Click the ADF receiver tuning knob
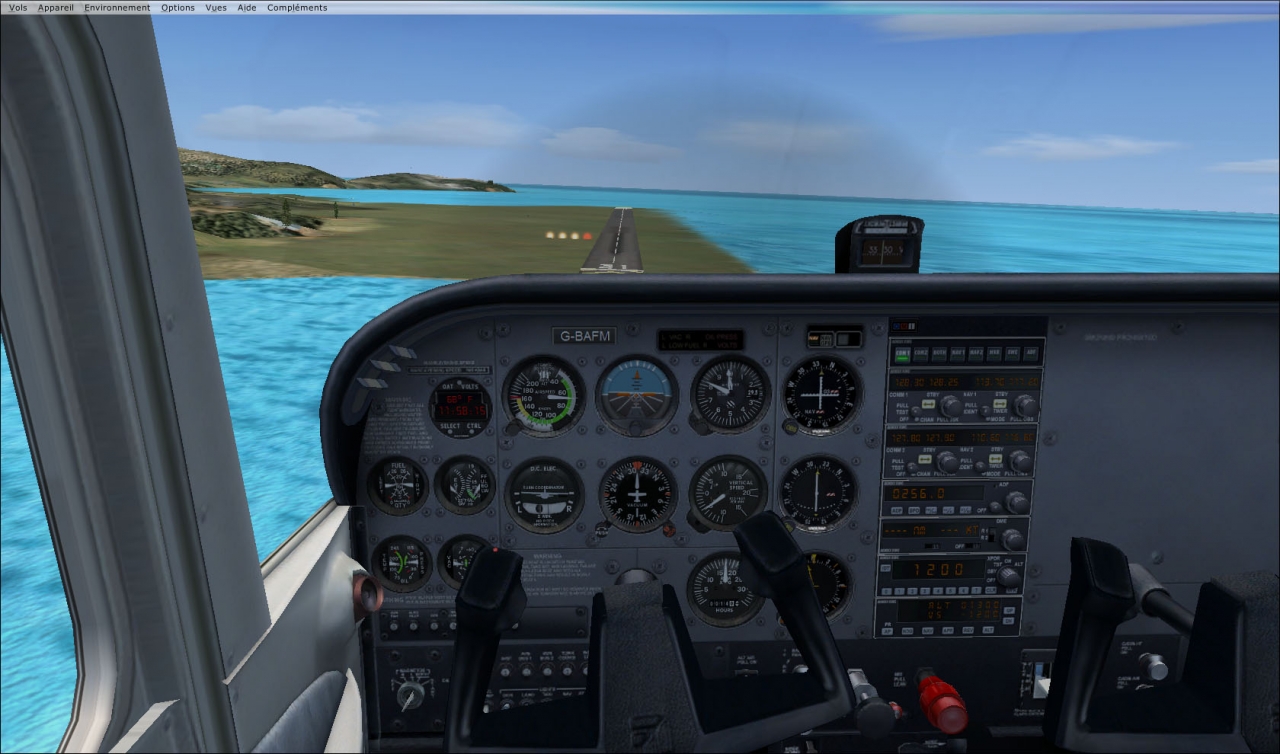Screen dimensions: 1280x754 pos(1016,501)
